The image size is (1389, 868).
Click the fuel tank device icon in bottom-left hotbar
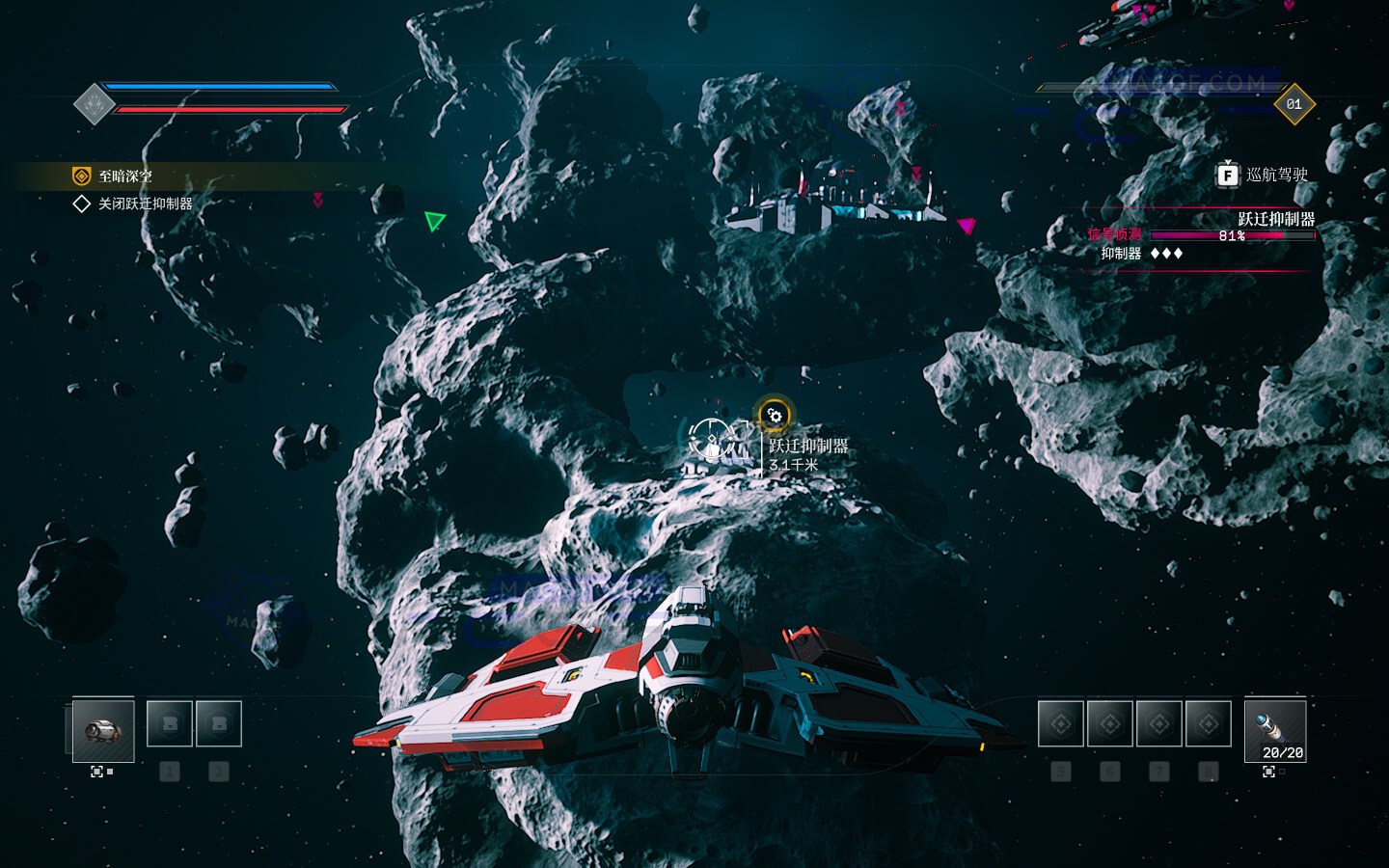tap(103, 731)
